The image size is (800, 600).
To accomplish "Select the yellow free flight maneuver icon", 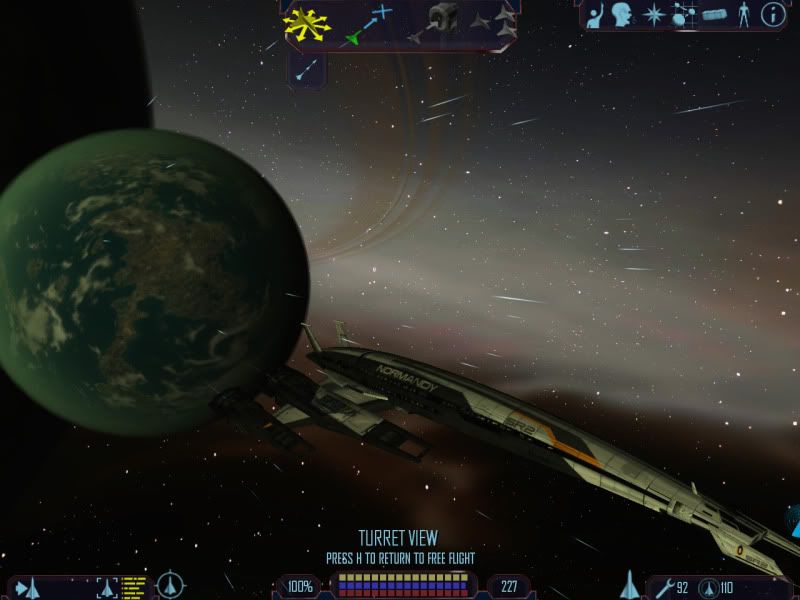I will click(x=306, y=23).
